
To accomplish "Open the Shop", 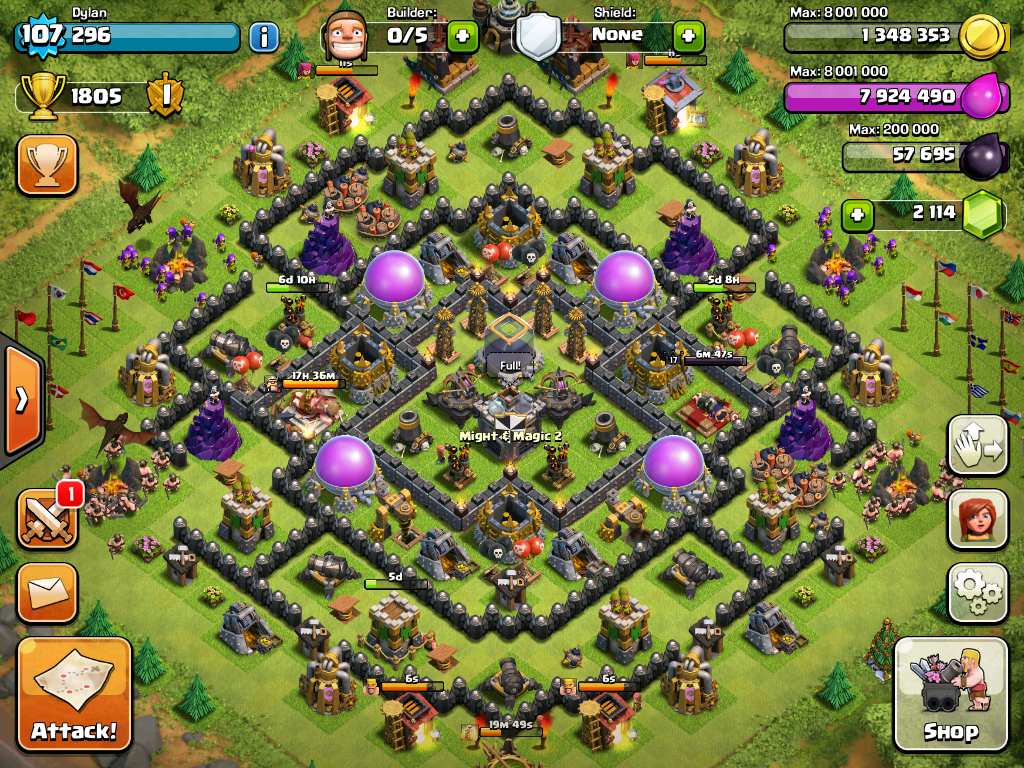I will pos(950,693).
